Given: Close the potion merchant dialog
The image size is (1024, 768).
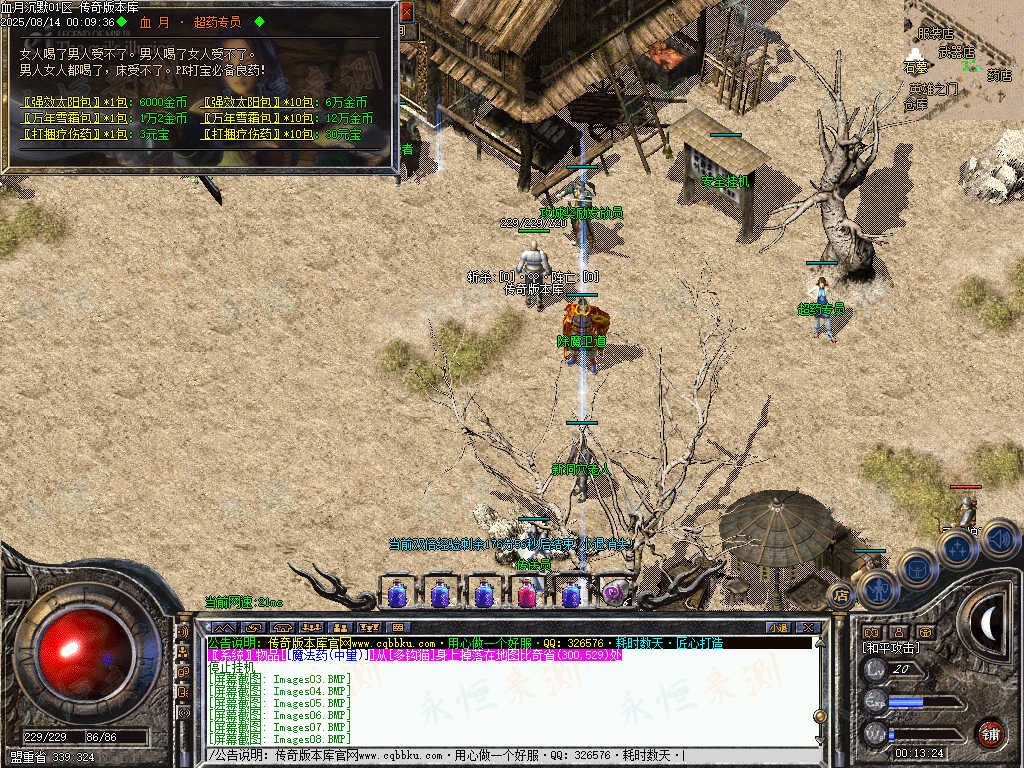Looking at the screenshot, I should click(406, 13).
